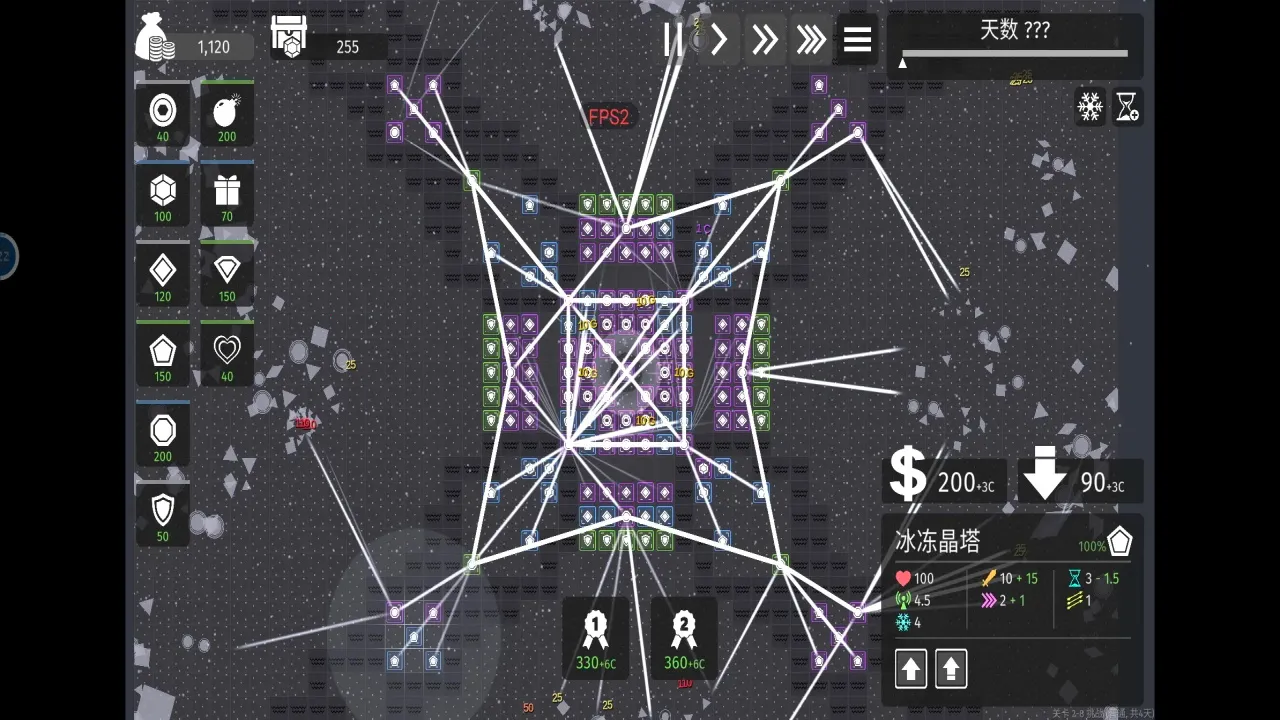Screen dimensions: 1280x720
Task: Click the day progress bar marker
Action: click(x=902, y=62)
